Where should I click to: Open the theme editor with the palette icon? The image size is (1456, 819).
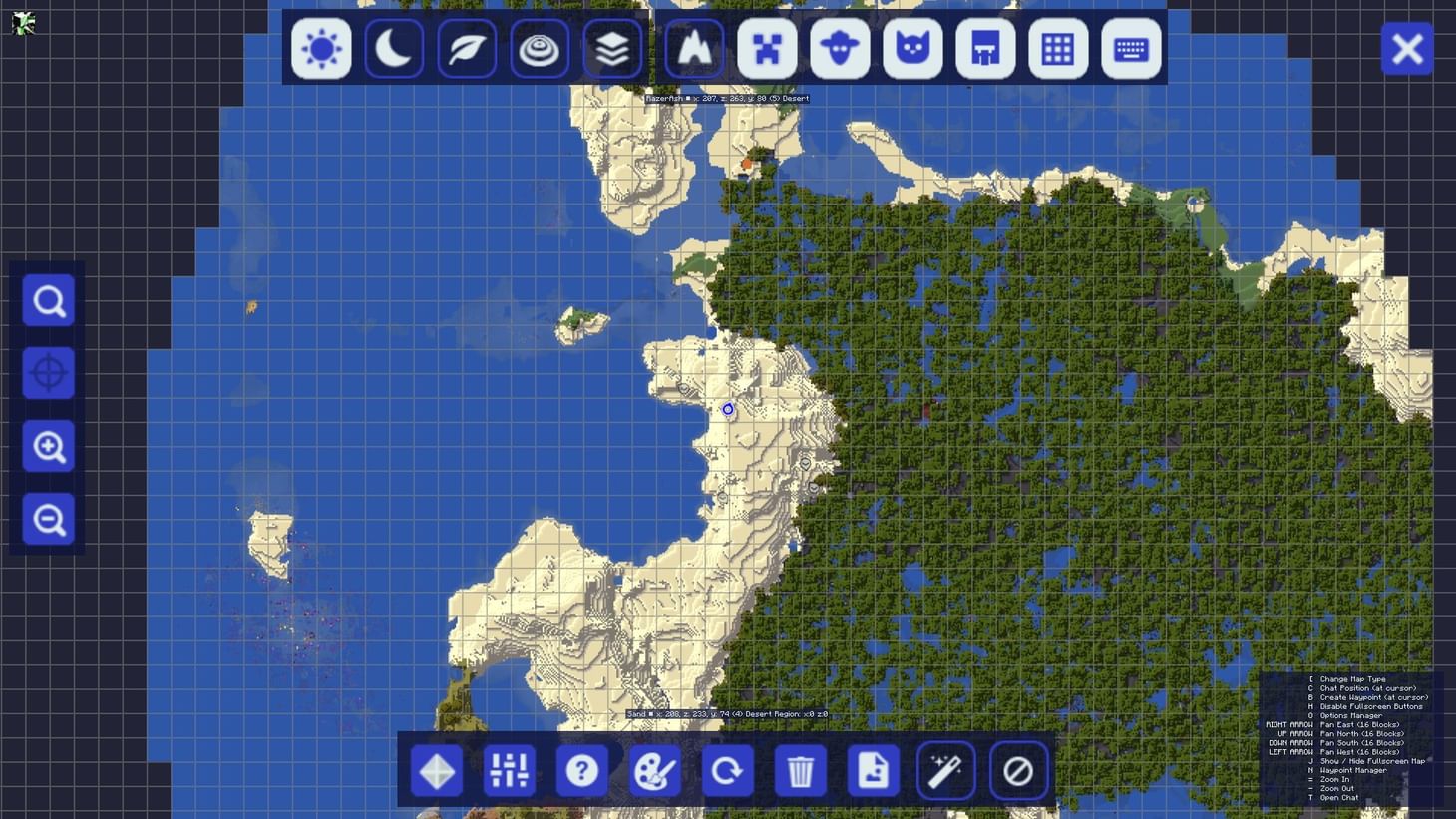point(655,770)
